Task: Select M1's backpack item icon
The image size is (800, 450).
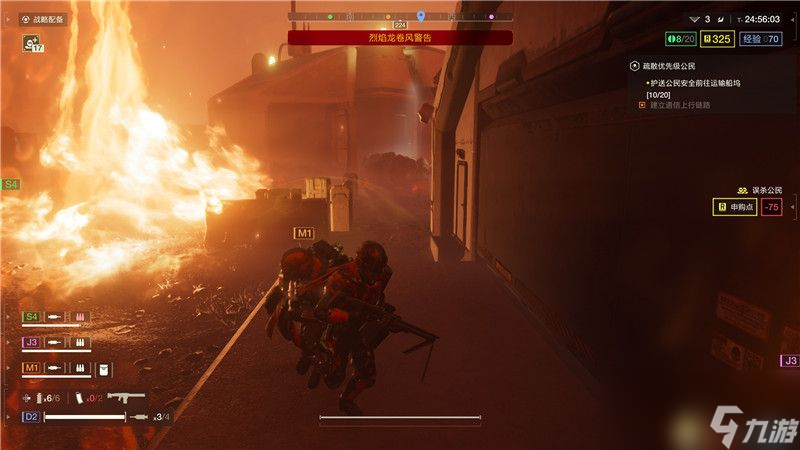Action: point(104,368)
